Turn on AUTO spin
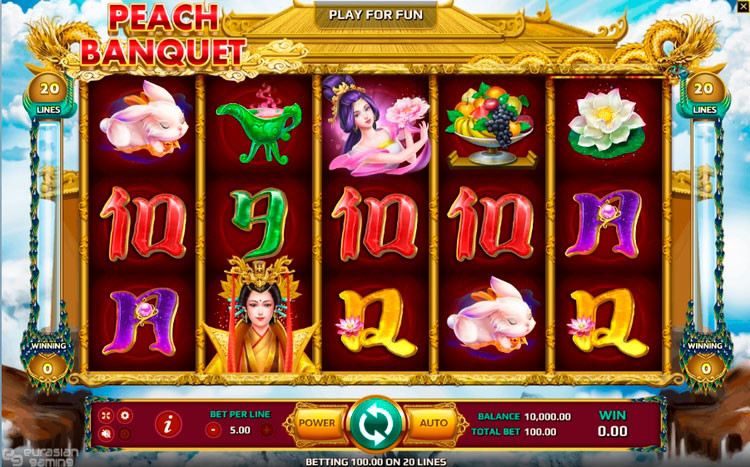750x467 pixels. pos(433,423)
